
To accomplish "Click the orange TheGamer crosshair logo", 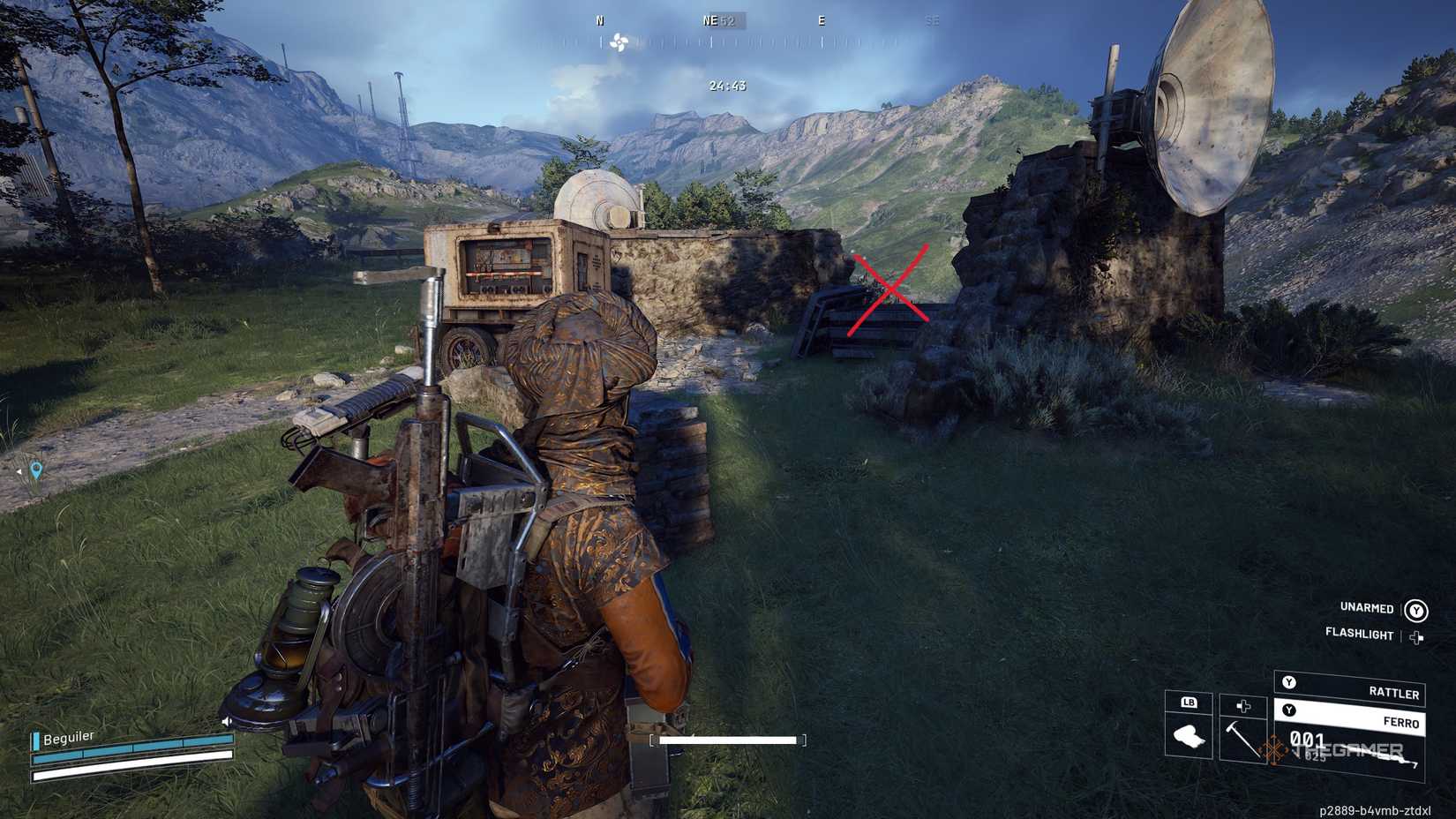I will [x=1273, y=748].
